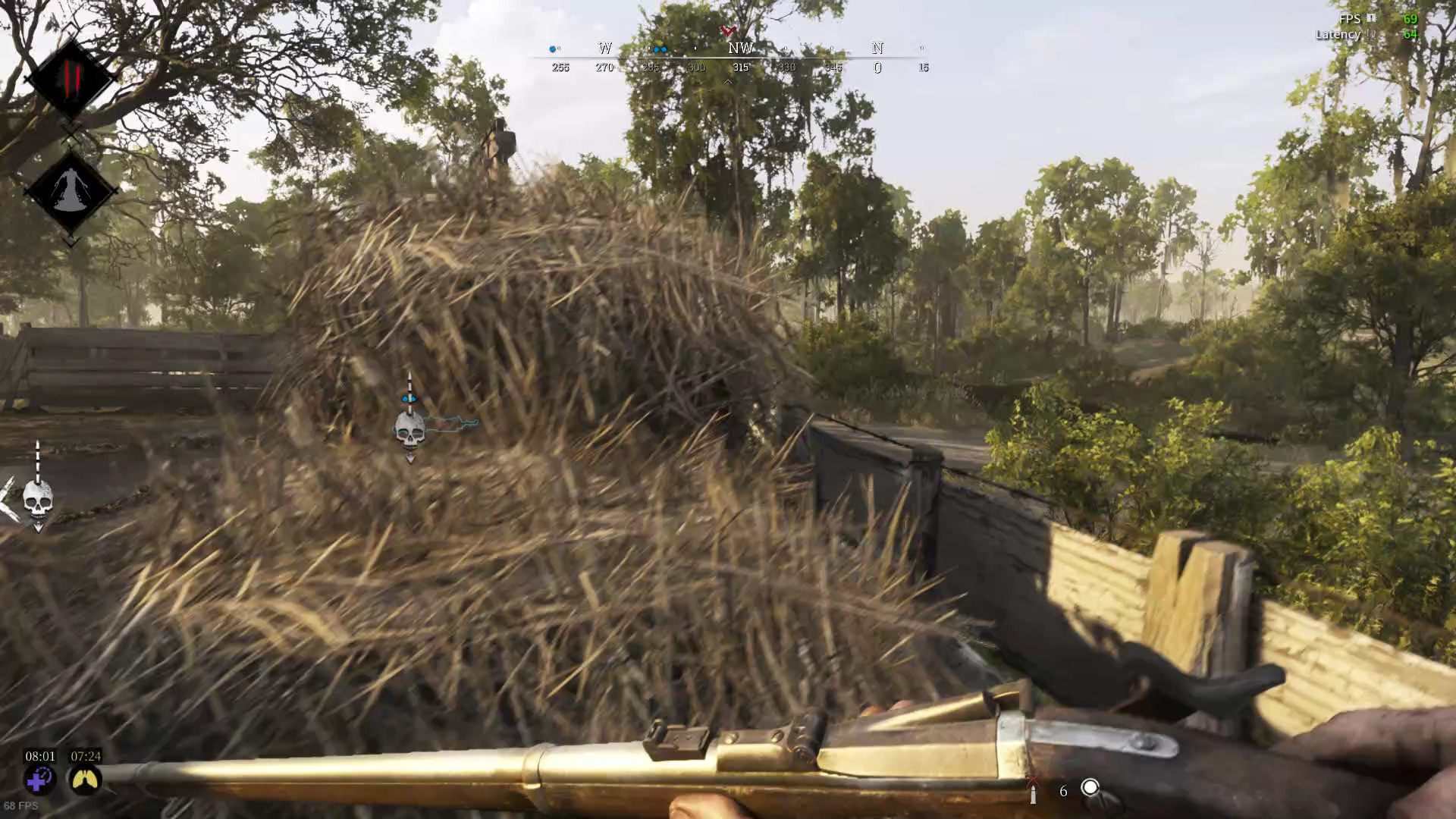Image resolution: width=1456 pixels, height=819 pixels.
Task: Select the purple cross regeneration buff icon
Action: point(39,779)
